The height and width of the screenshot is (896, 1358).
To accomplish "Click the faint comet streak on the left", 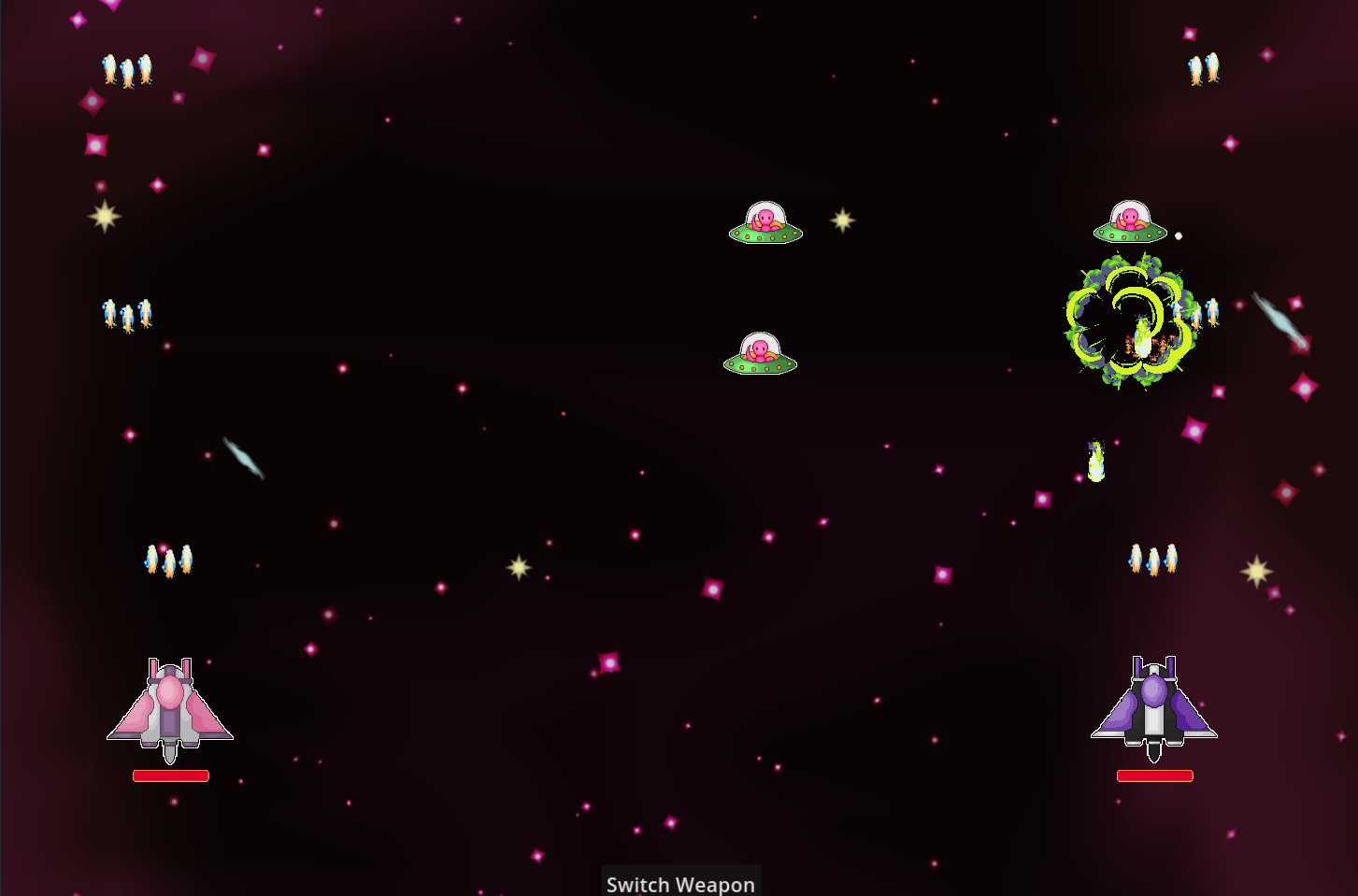I will click(244, 456).
